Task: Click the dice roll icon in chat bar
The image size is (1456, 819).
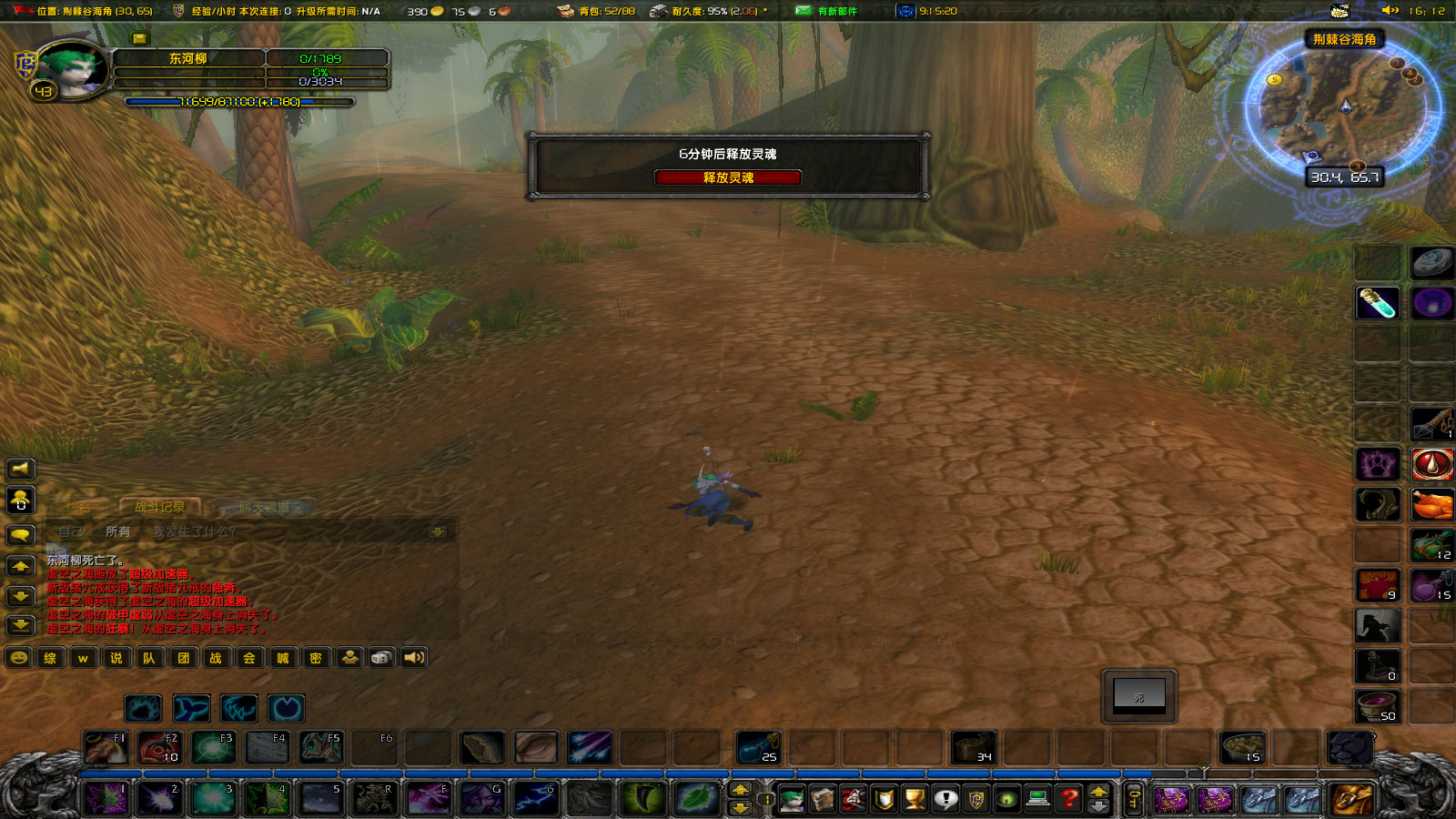Action: (380, 657)
